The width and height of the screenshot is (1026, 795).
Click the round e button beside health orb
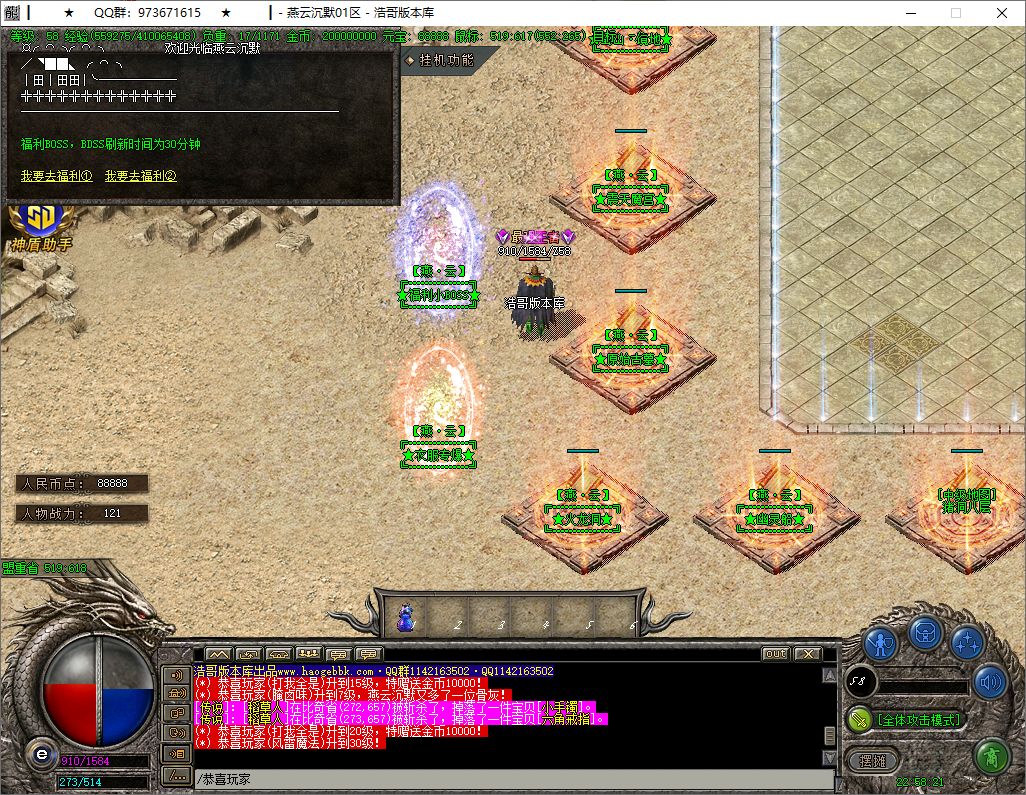pos(40,752)
